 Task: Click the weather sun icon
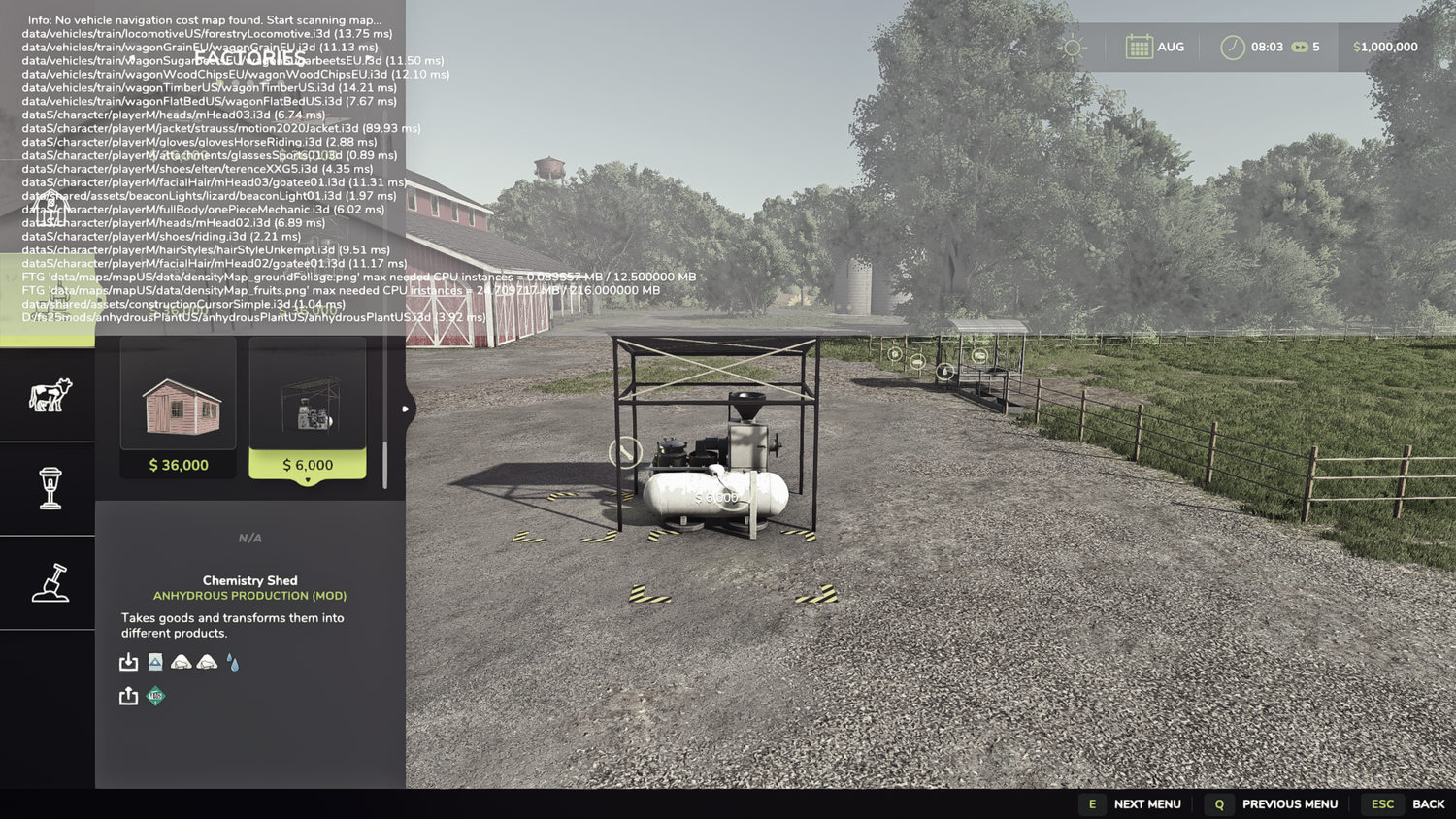[1074, 45]
